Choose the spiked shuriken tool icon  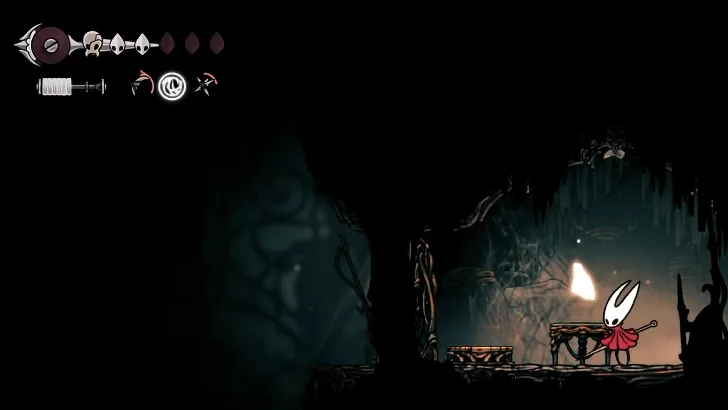tap(207, 84)
